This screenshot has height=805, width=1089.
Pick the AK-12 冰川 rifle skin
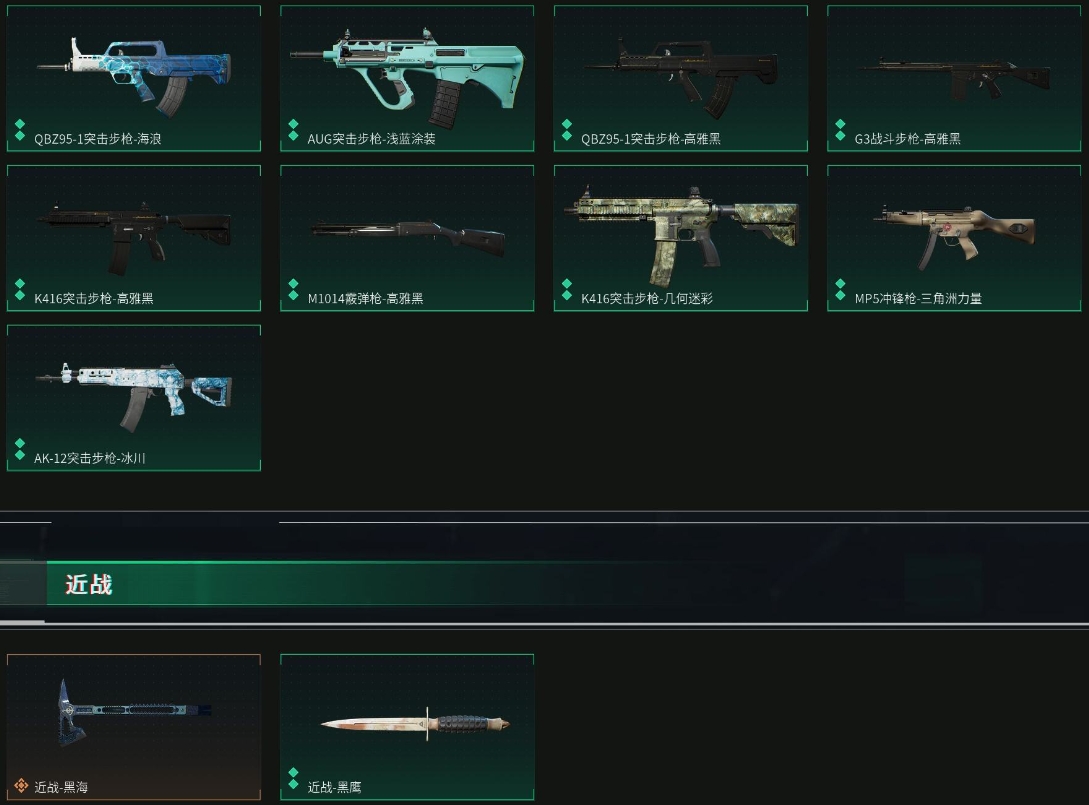[134, 397]
